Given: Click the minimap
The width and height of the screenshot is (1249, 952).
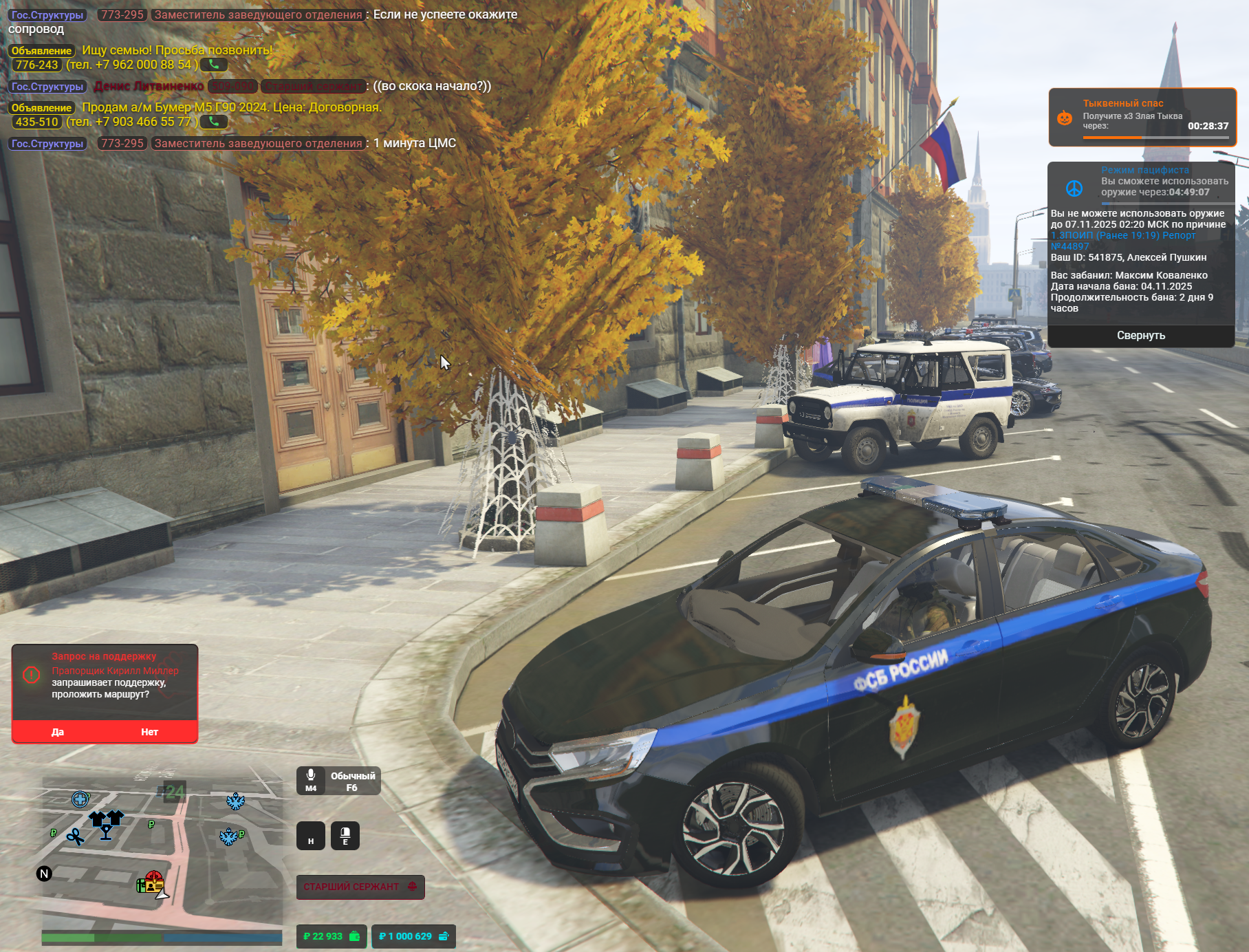Looking at the screenshot, I should pyautogui.click(x=162, y=853).
